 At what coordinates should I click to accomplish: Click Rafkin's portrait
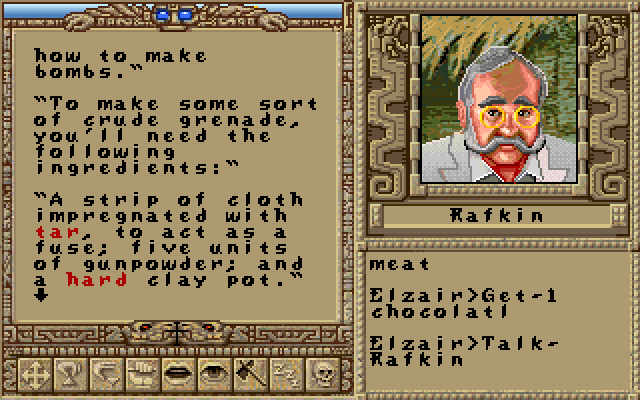coord(490,107)
